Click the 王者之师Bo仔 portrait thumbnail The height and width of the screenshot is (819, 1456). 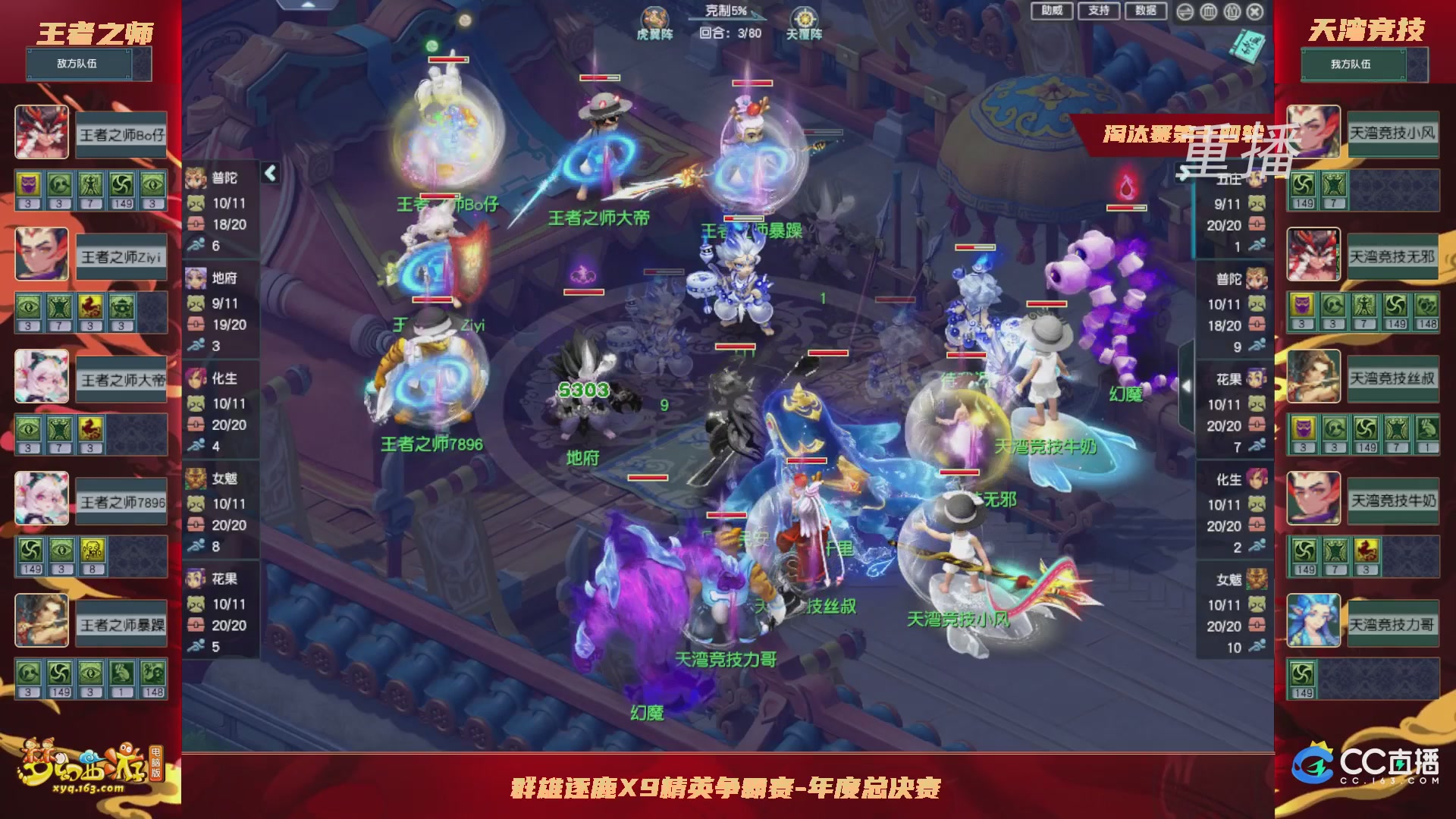point(42,133)
